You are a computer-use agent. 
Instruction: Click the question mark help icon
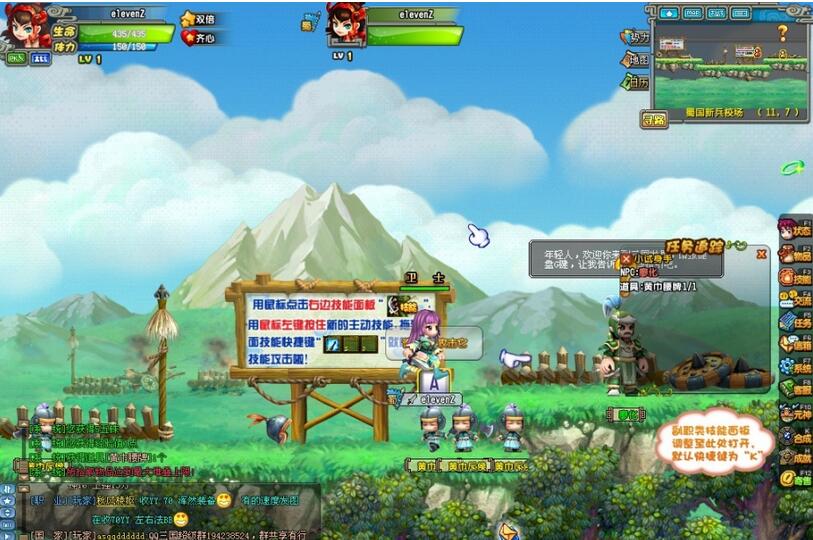tap(782, 33)
